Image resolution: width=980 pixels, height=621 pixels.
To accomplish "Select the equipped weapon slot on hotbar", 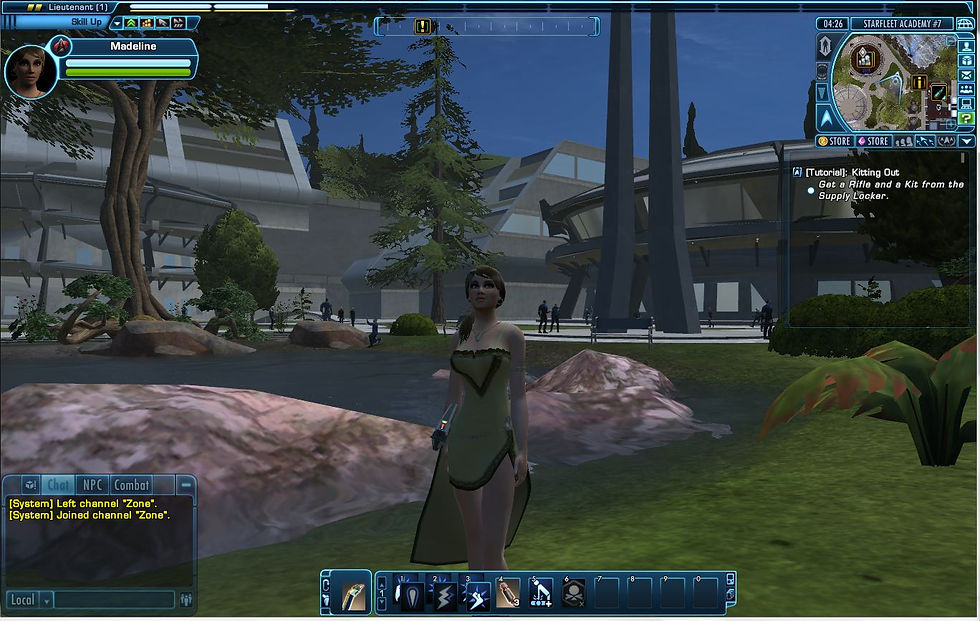I will pos(354,592).
